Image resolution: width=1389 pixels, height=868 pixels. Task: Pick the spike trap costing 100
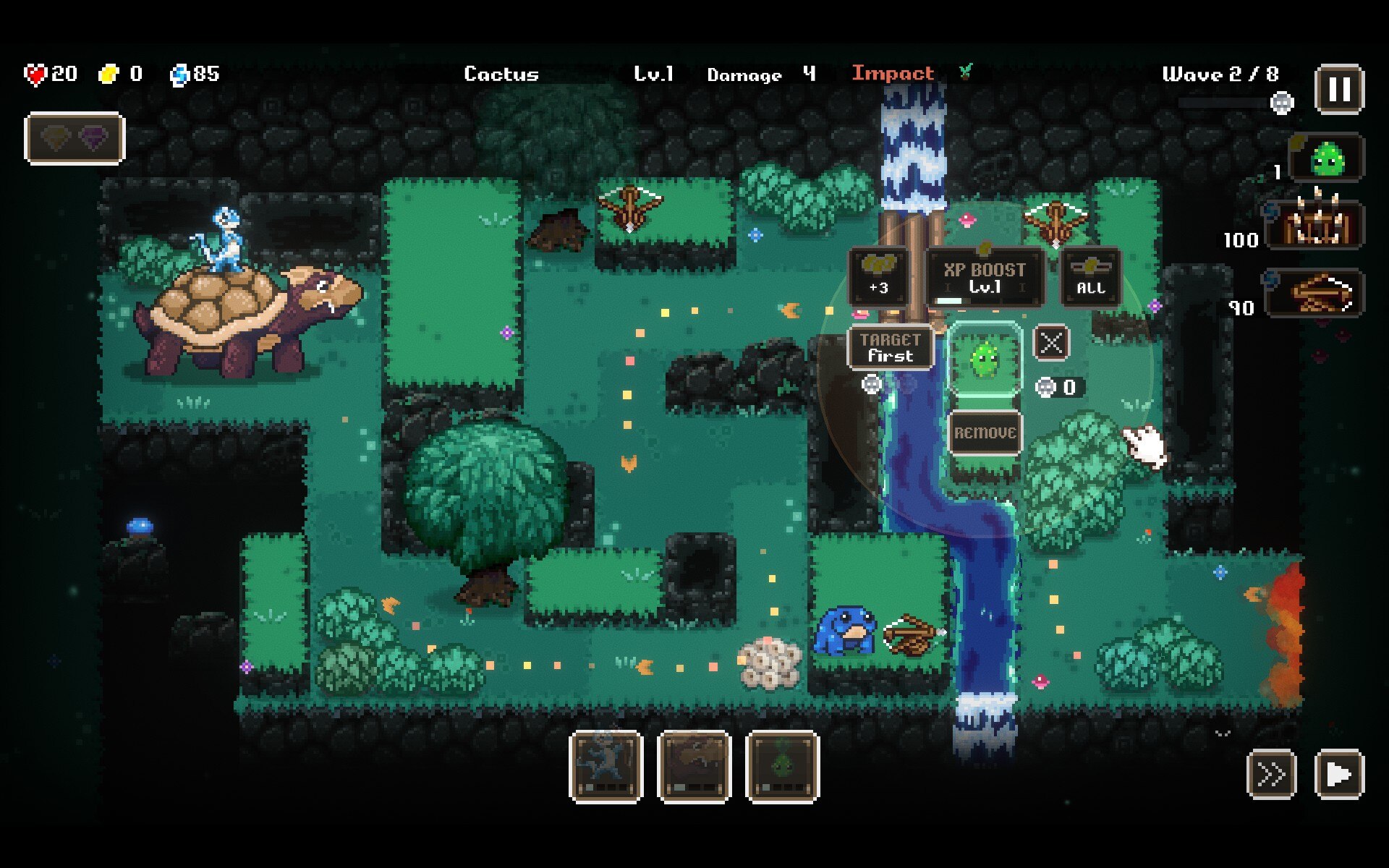pos(1317,225)
